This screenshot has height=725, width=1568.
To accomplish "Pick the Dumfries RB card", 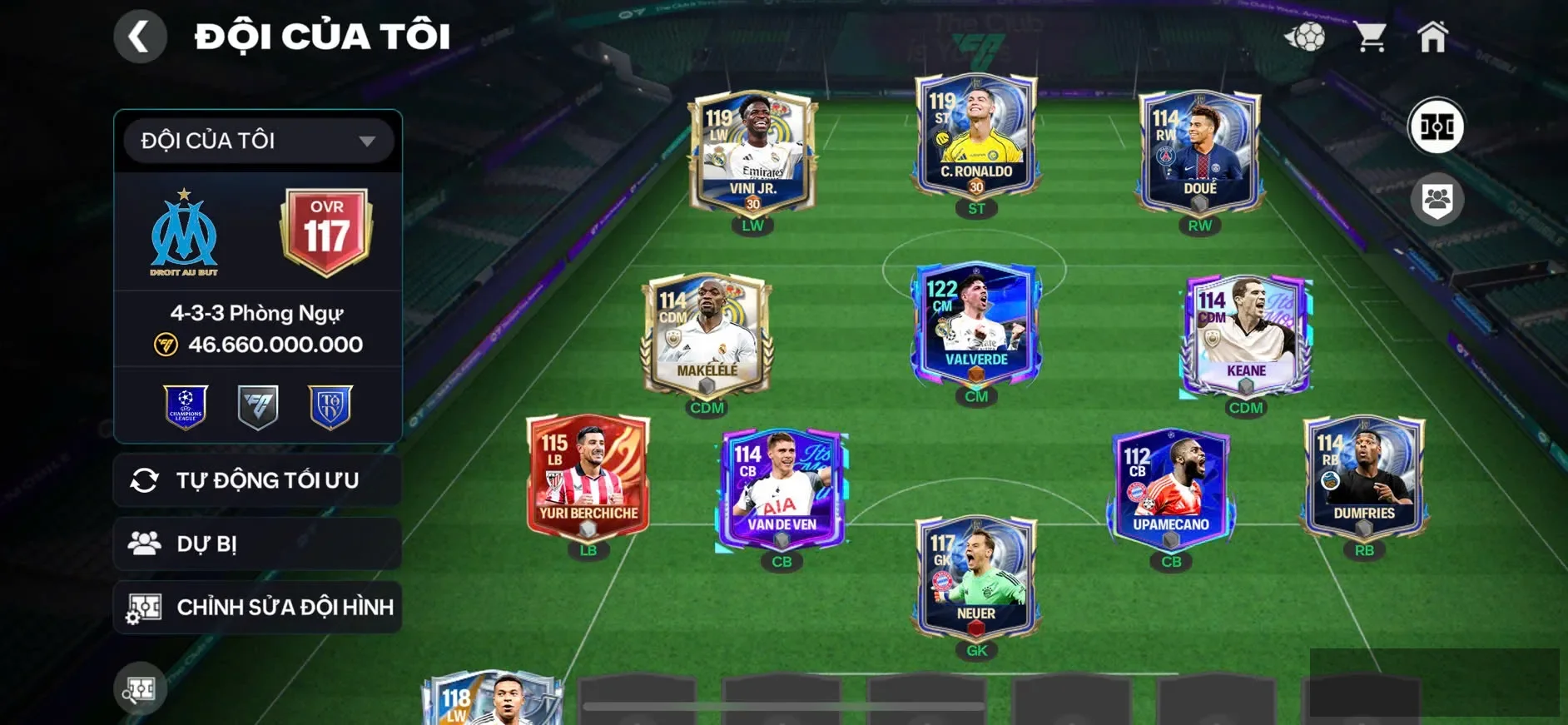I will pos(1364,477).
